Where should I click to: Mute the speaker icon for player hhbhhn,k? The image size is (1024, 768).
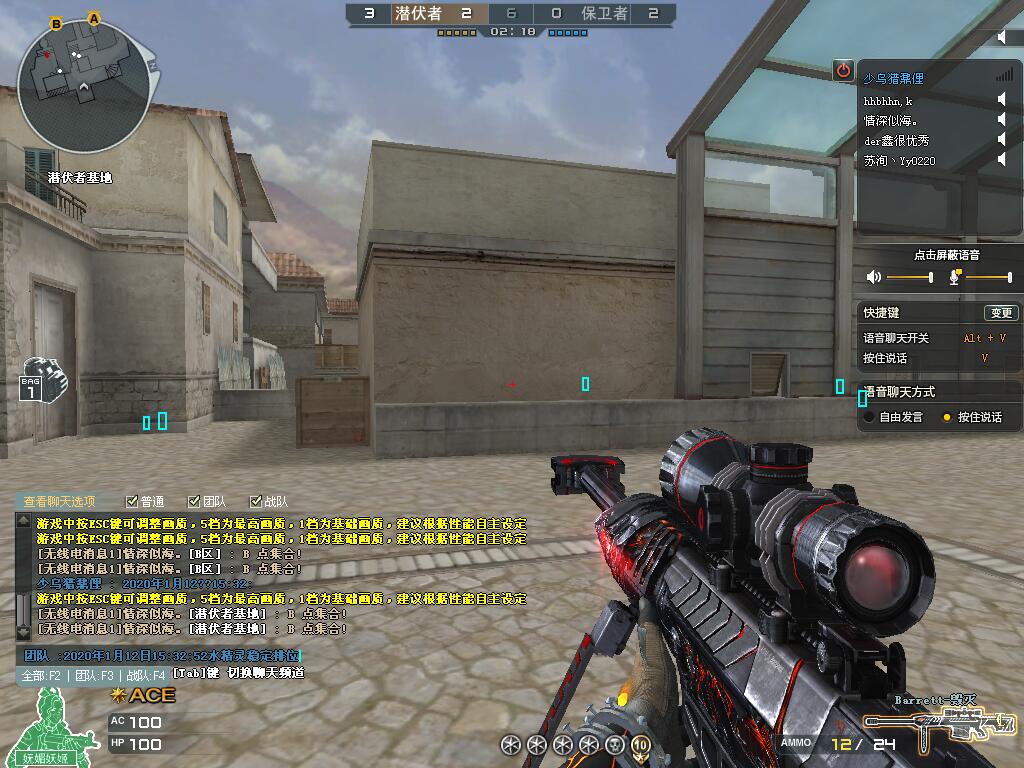(1001, 100)
